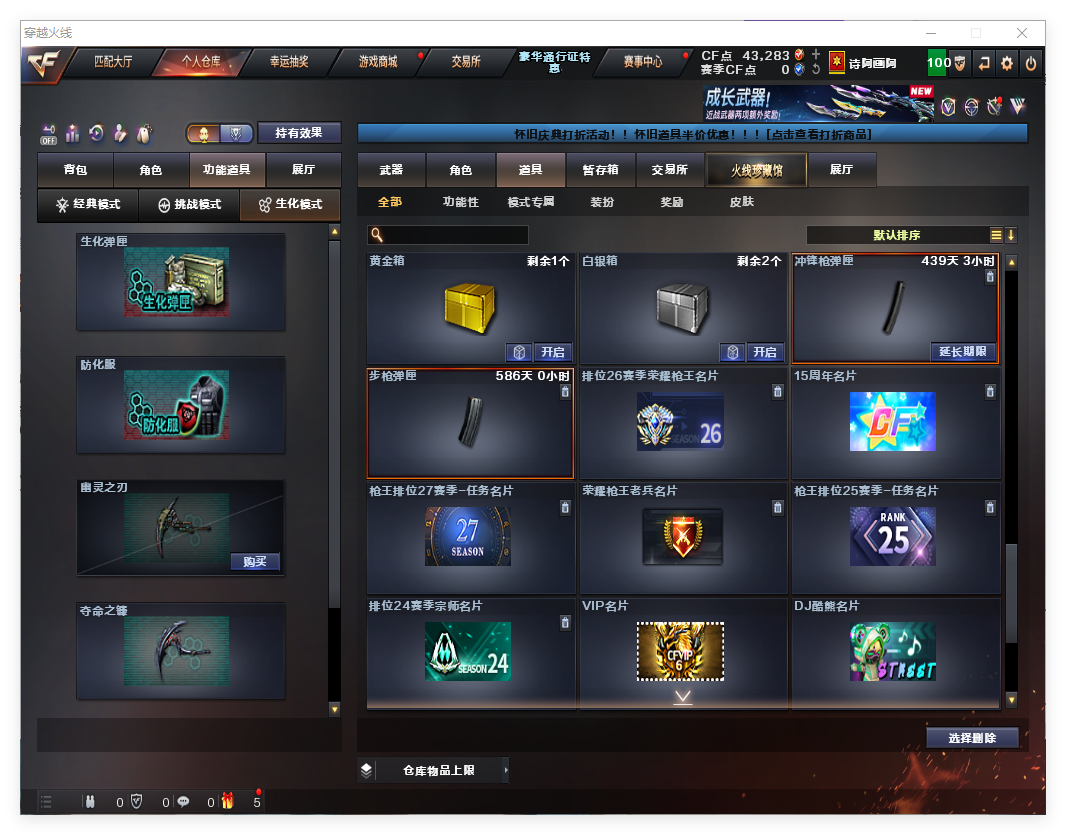1066x835 pixels.
Task: Open the 幸运抽奖 lottery page
Action: 289,62
